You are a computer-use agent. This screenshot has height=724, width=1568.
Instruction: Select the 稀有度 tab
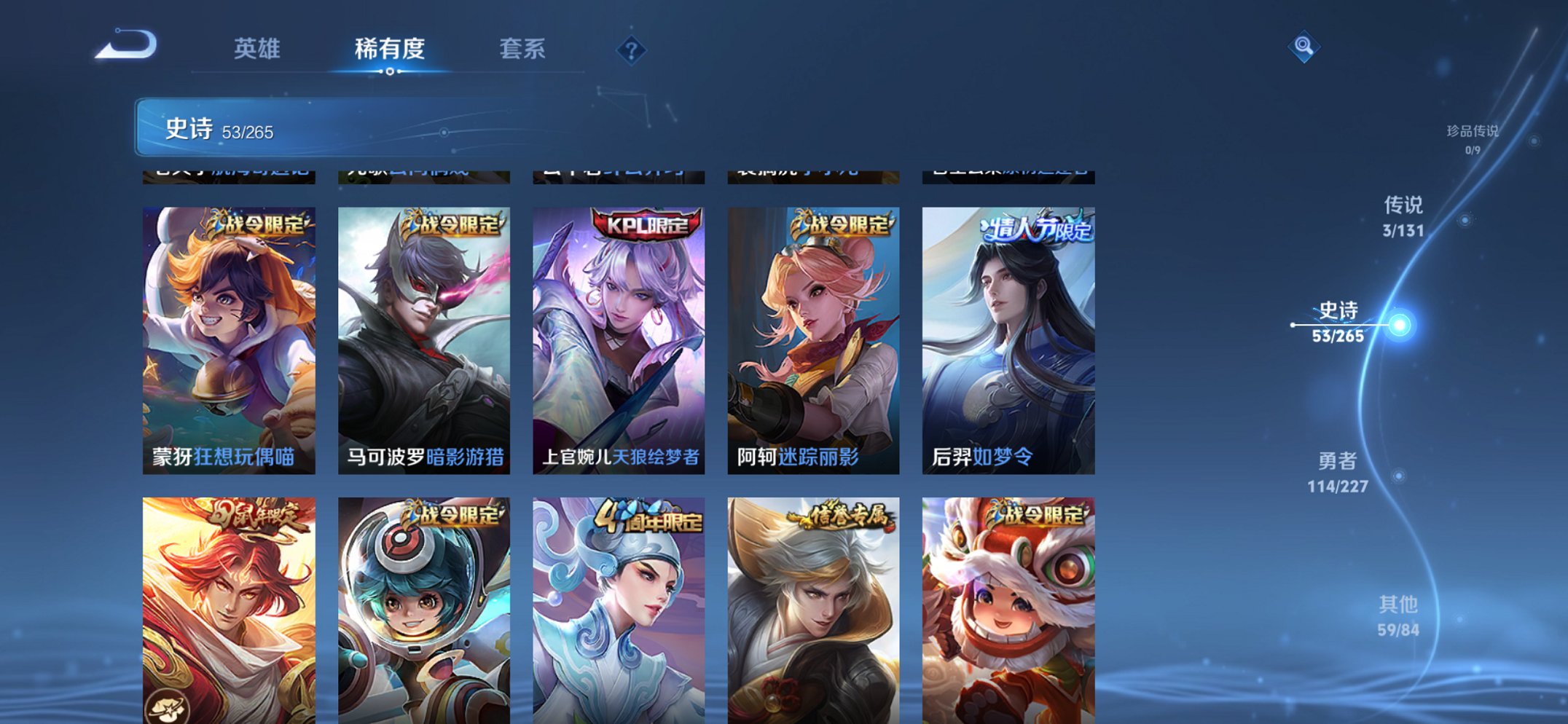[390, 49]
